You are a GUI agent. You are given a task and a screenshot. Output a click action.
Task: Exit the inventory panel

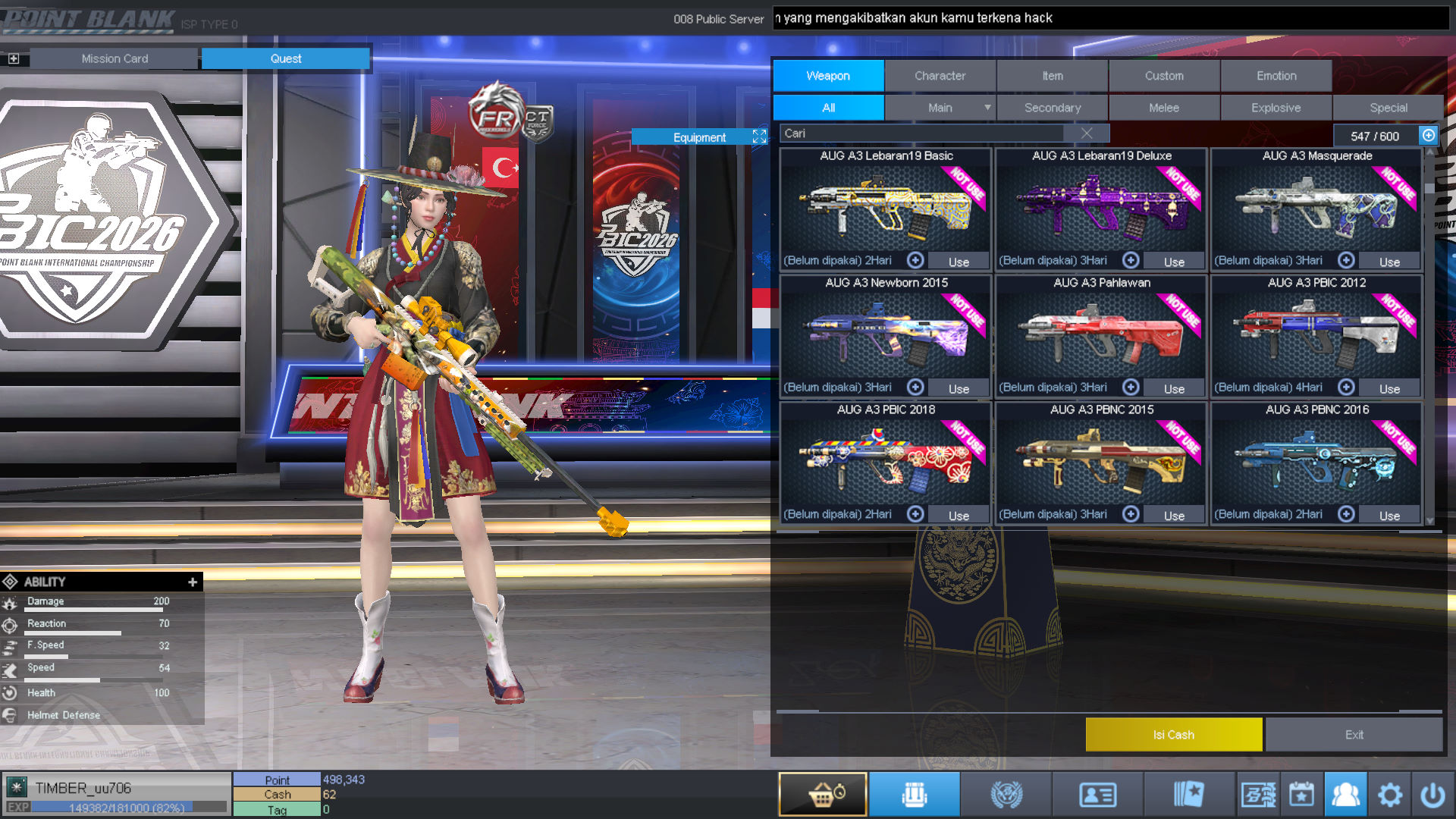click(x=1354, y=735)
